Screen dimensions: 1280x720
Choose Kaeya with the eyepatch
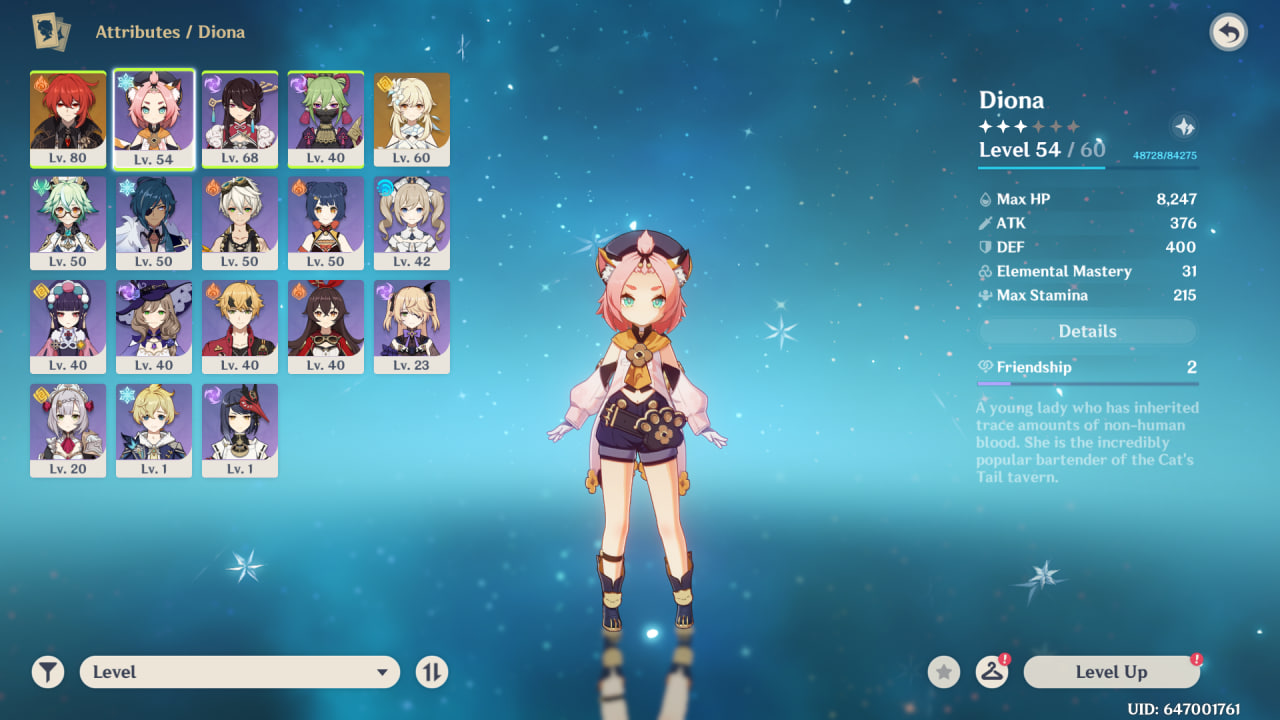[154, 223]
